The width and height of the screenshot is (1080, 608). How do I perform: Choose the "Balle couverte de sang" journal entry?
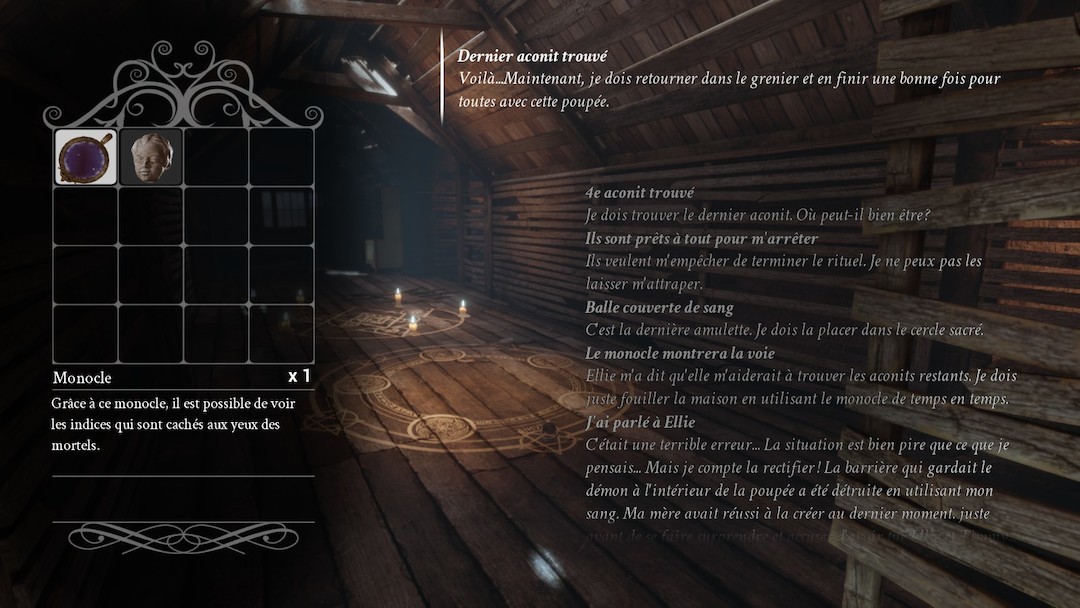coord(659,307)
